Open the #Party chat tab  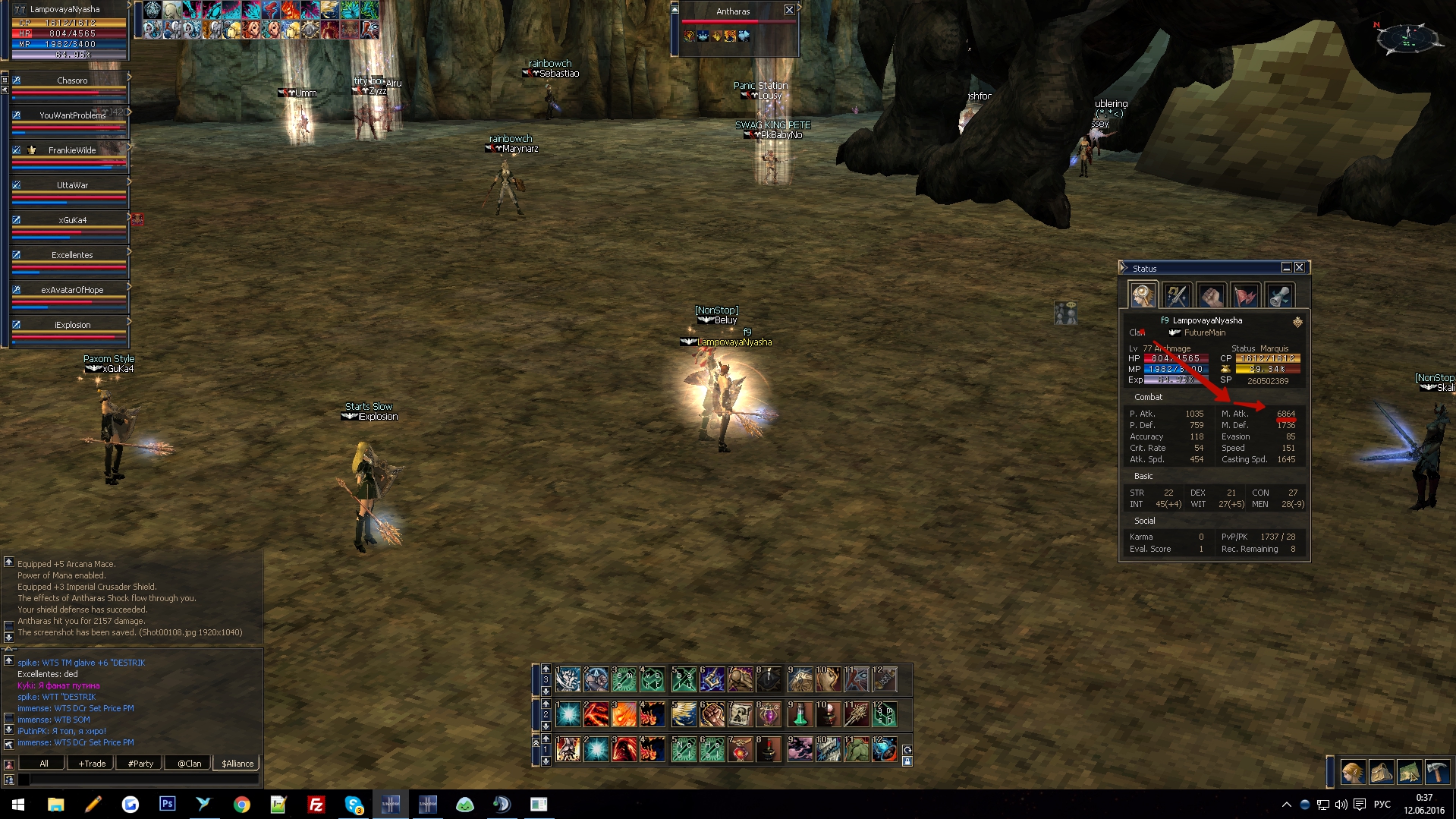140,764
